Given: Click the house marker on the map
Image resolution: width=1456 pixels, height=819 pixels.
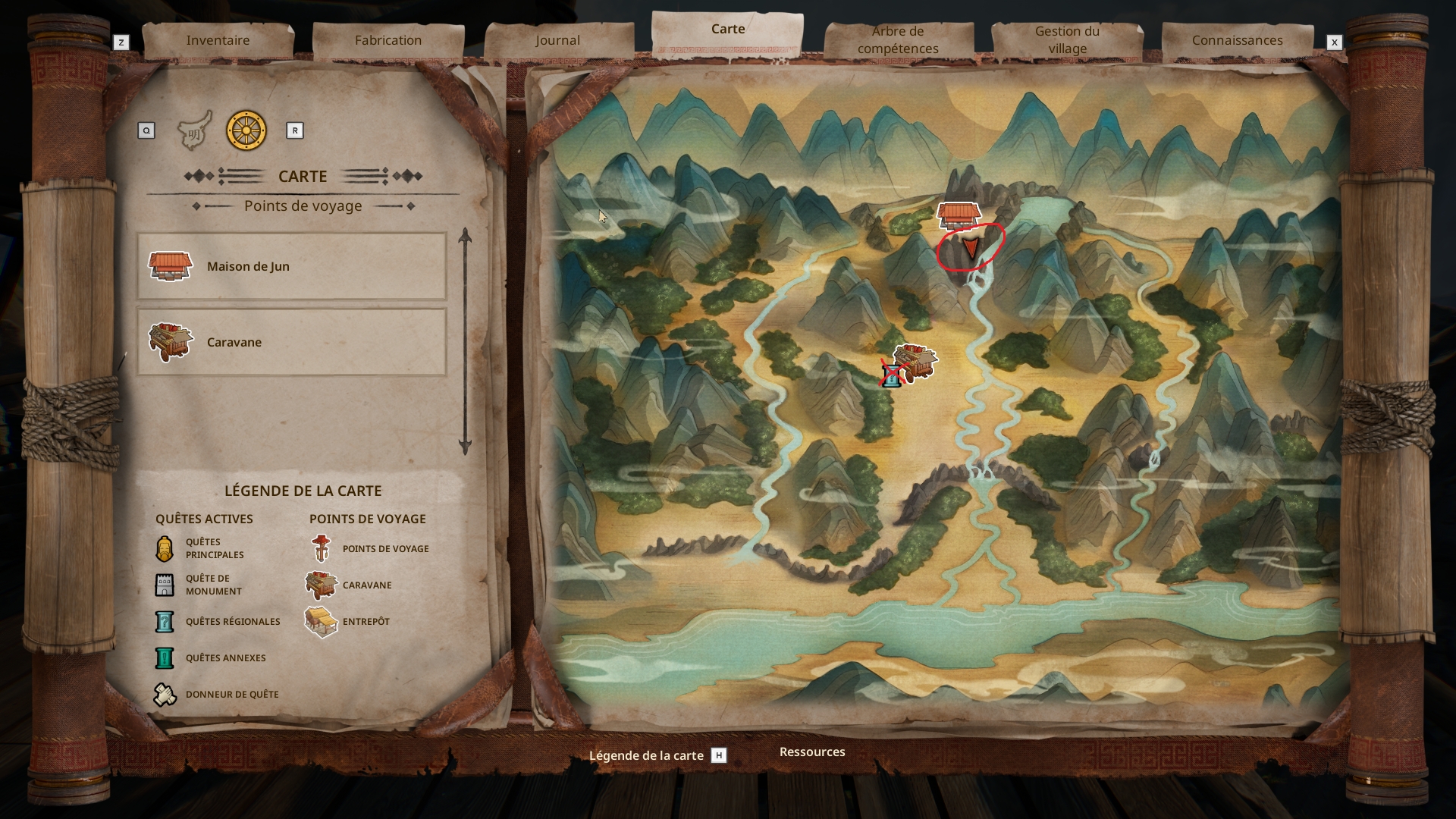Looking at the screenshot, I should tap(959, 215).
